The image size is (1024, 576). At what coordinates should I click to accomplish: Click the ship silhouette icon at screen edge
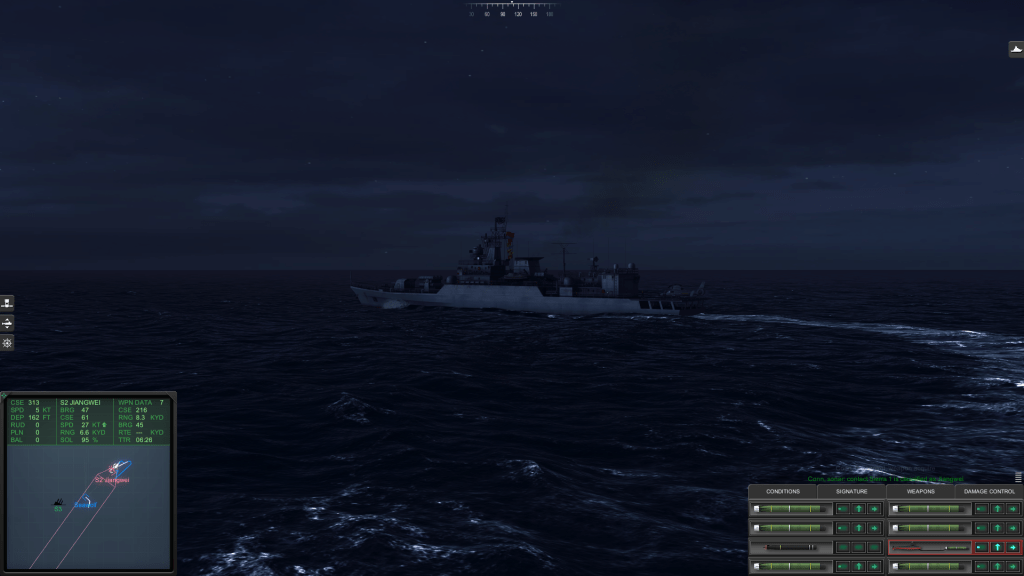[1016, 49]
